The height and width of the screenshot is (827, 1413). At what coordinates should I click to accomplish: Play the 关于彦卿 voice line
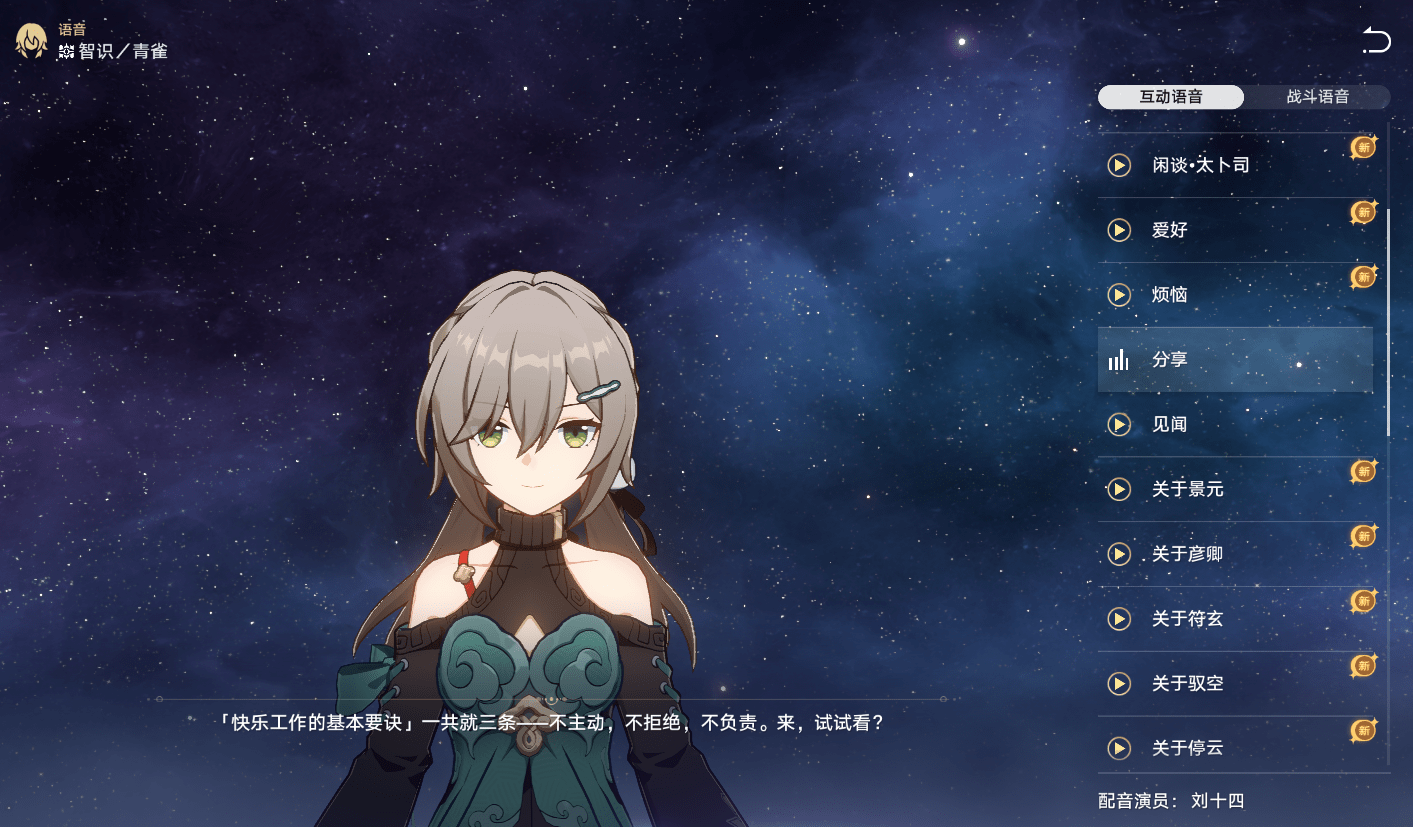(1119, 554)
